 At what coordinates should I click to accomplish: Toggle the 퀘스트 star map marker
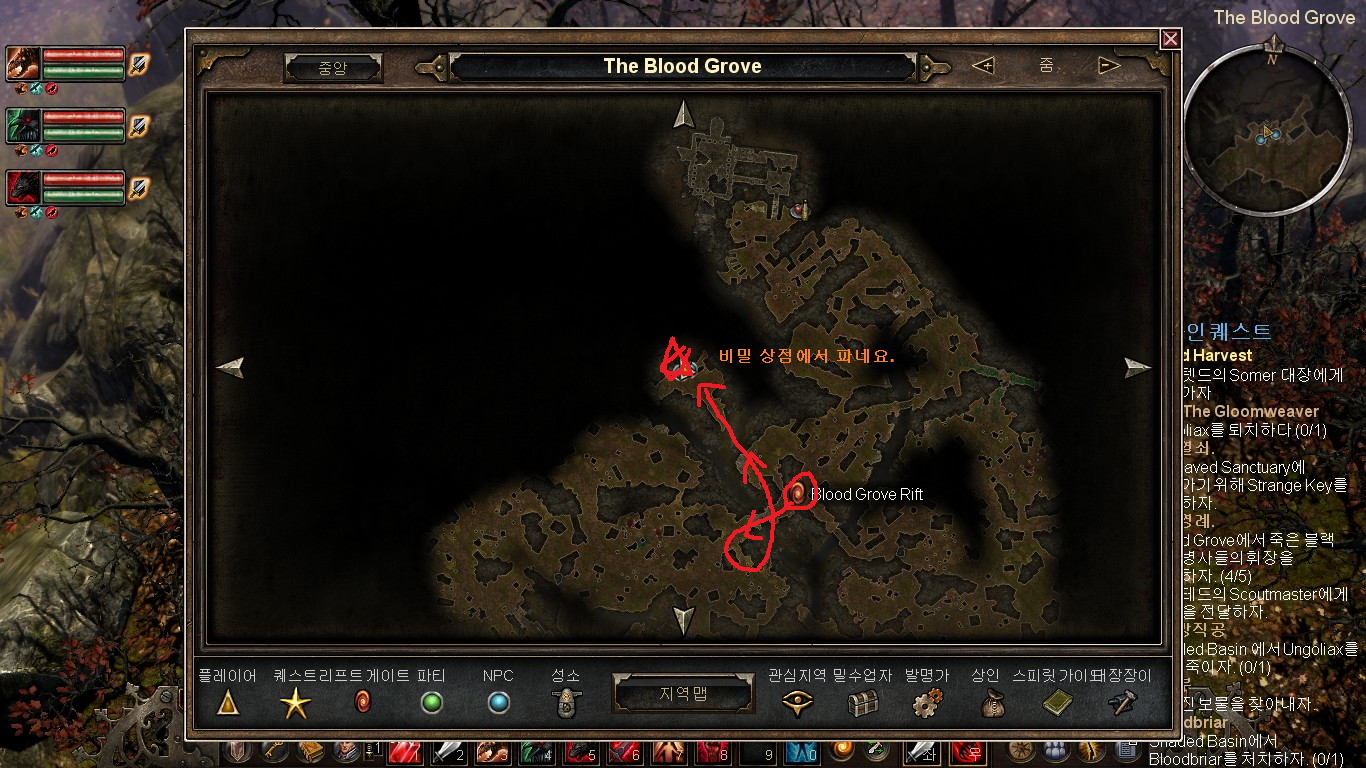click(295, 703)
